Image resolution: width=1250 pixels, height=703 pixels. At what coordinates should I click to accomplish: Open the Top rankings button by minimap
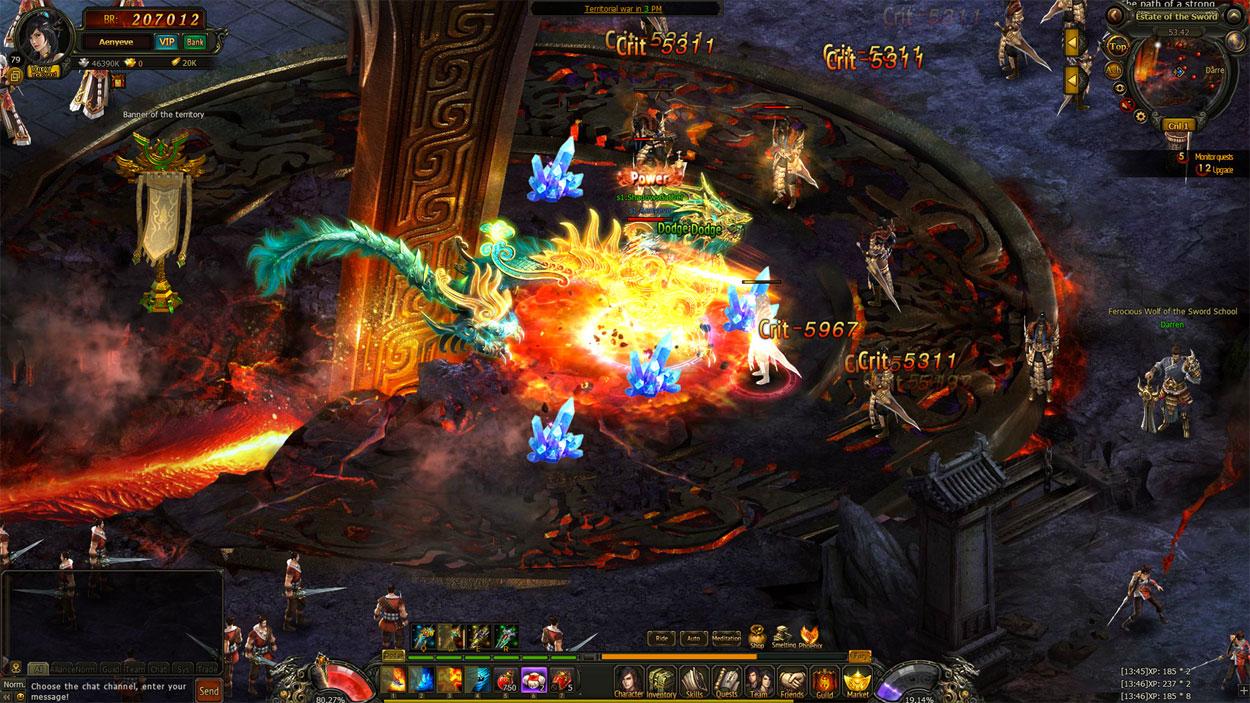pos(1118,46)
